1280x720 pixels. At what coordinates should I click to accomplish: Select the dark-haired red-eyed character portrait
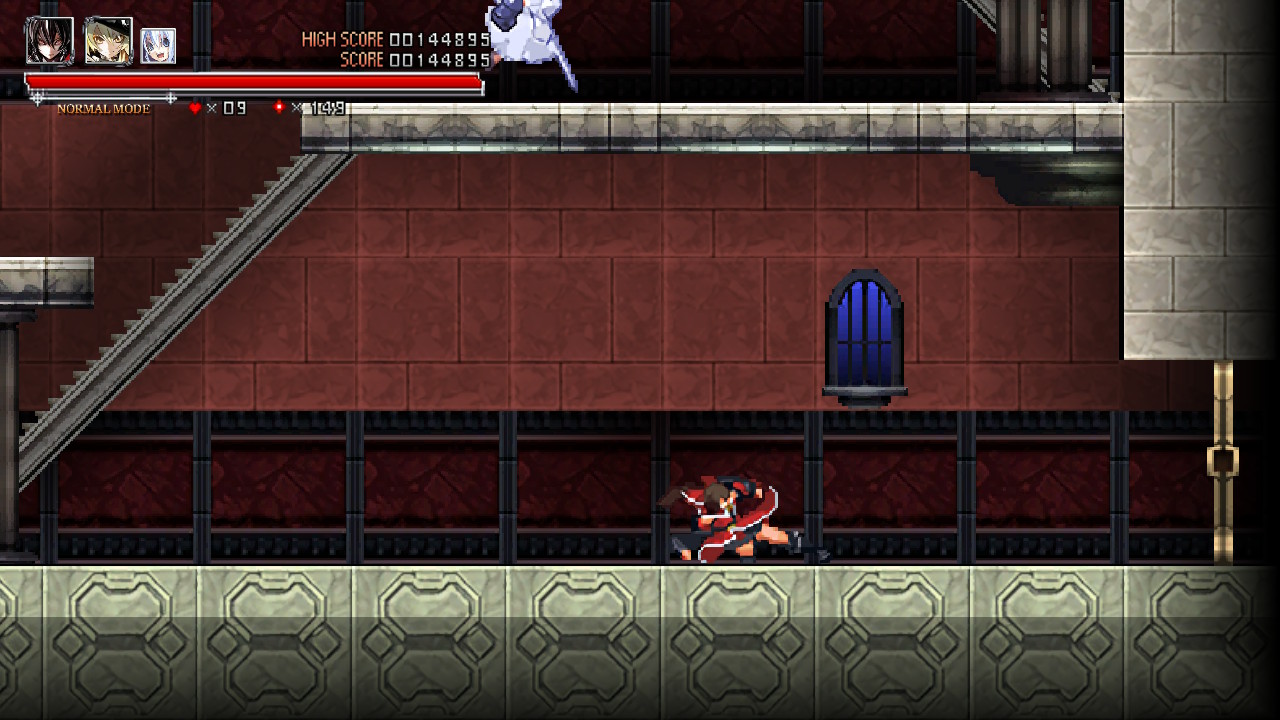coord(49,41)
